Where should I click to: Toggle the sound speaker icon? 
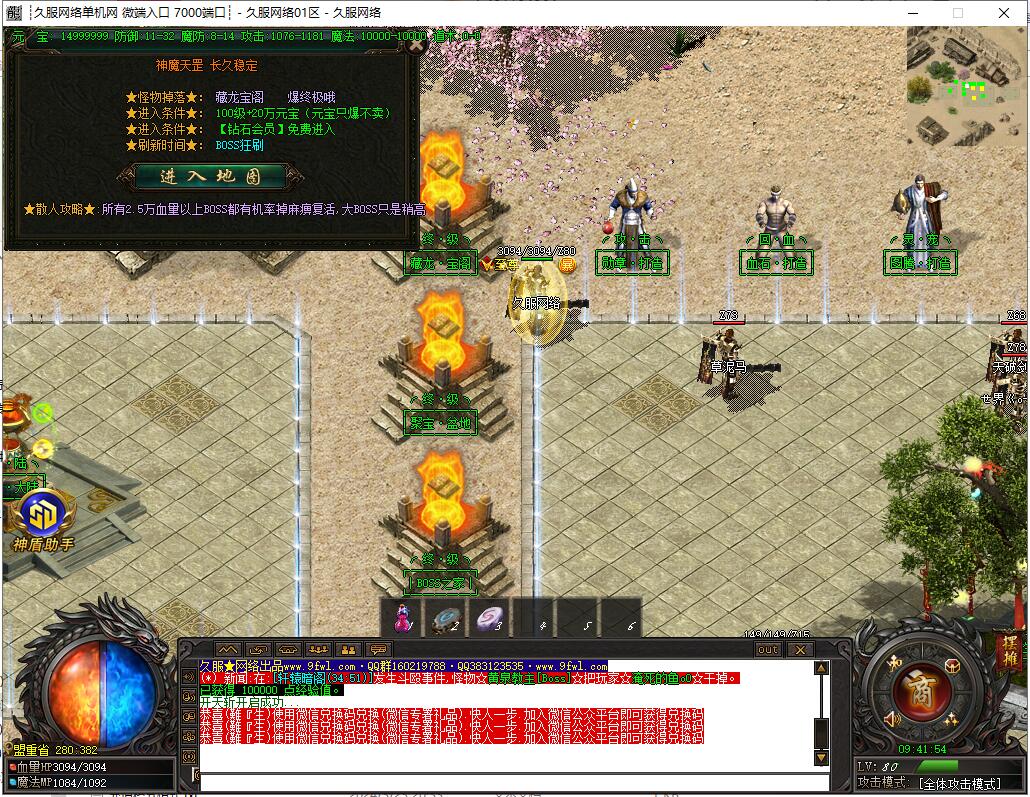[x=892, y=719]
